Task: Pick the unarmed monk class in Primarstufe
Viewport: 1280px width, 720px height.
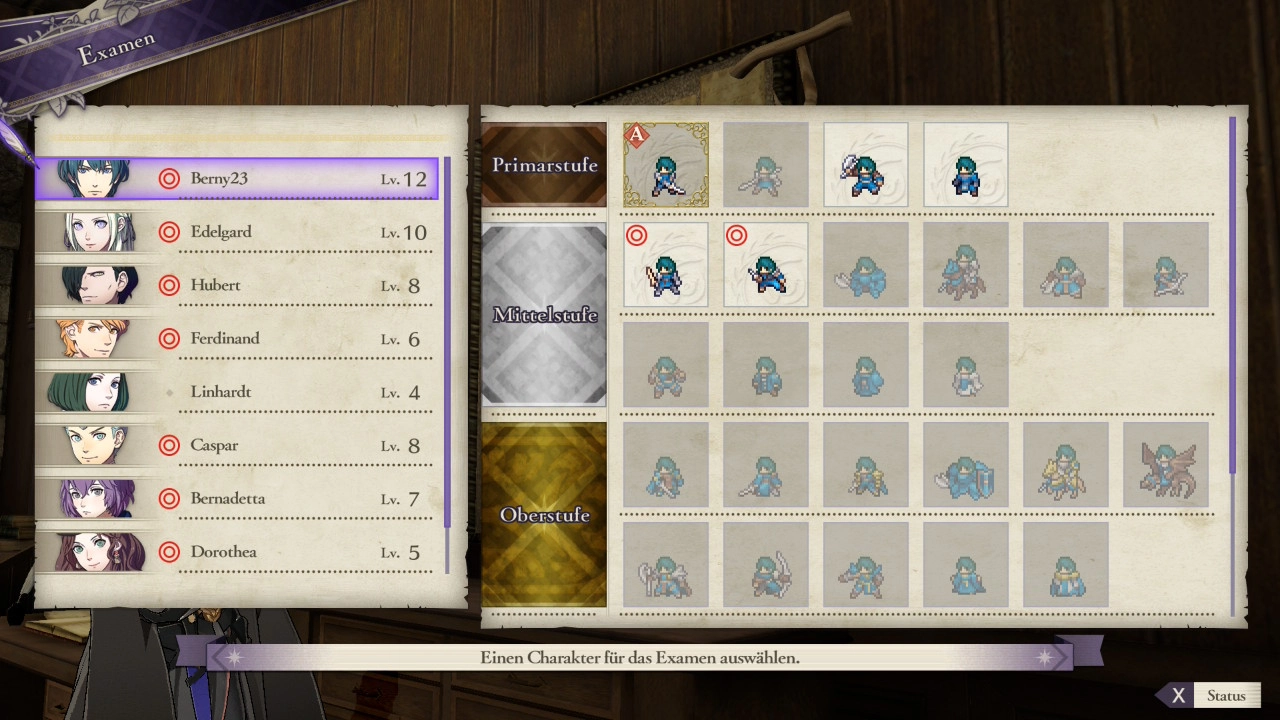Action: pos(966,165)
